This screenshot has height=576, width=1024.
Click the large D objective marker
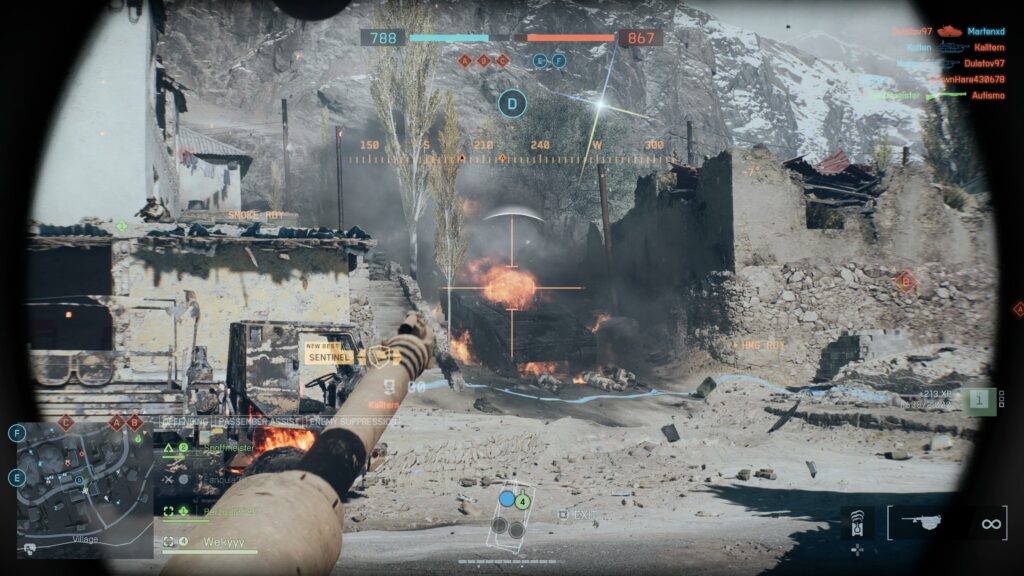click(513, 102)
